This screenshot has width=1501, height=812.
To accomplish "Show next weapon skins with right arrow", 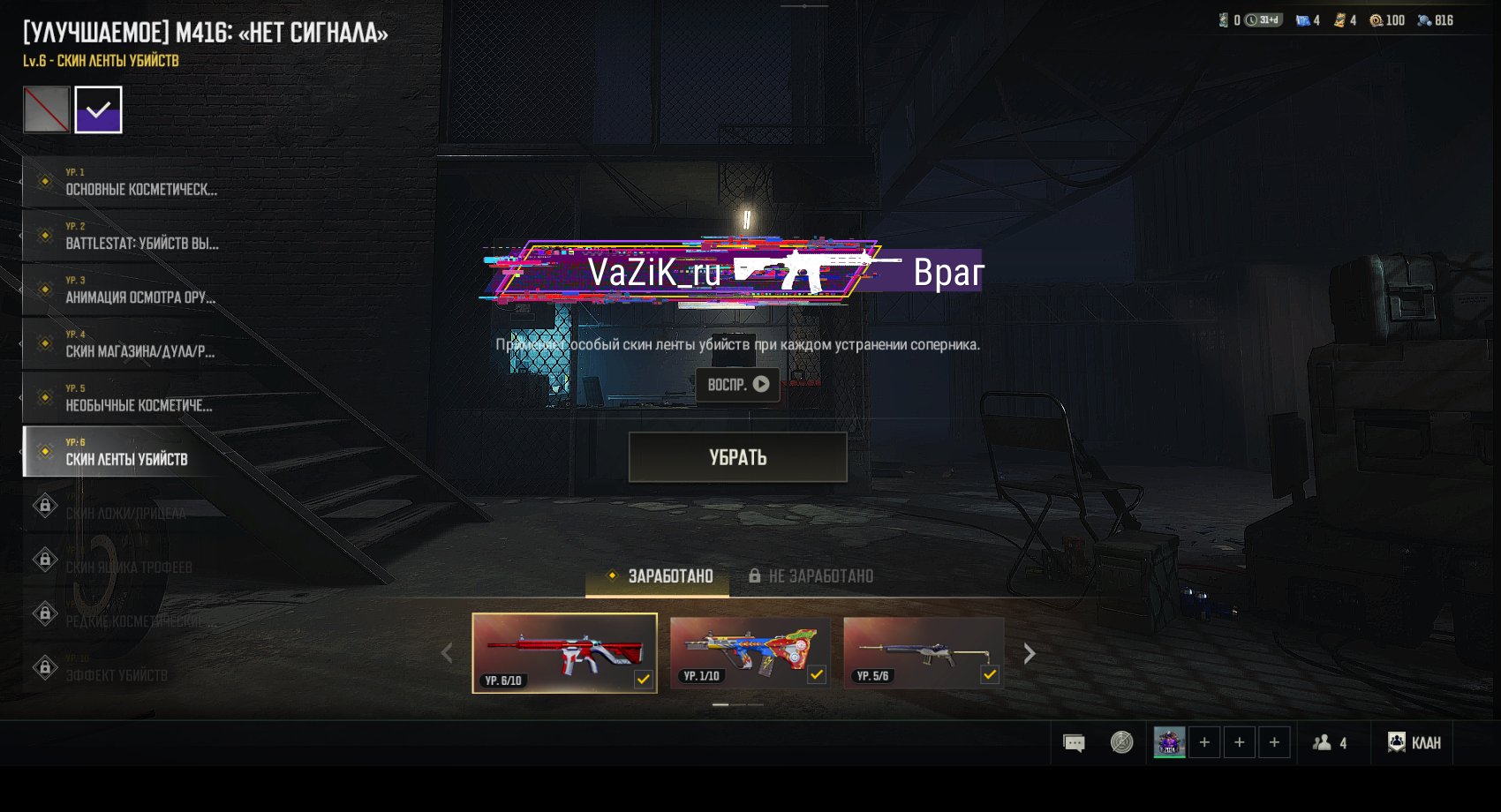I will [x=1029, y=654].
